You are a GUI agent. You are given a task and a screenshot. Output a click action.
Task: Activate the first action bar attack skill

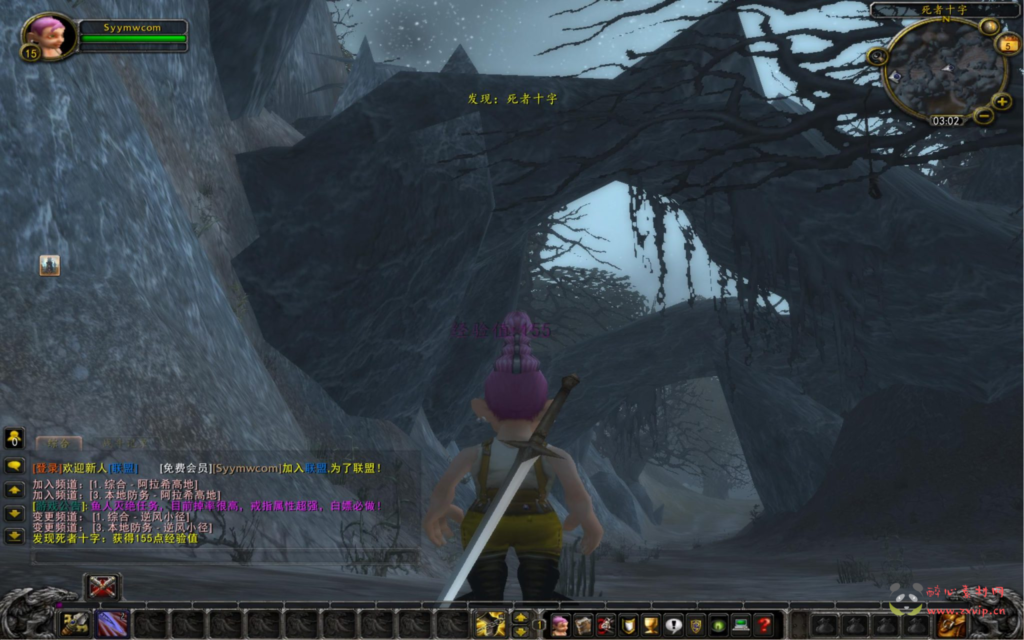[75, 623]
